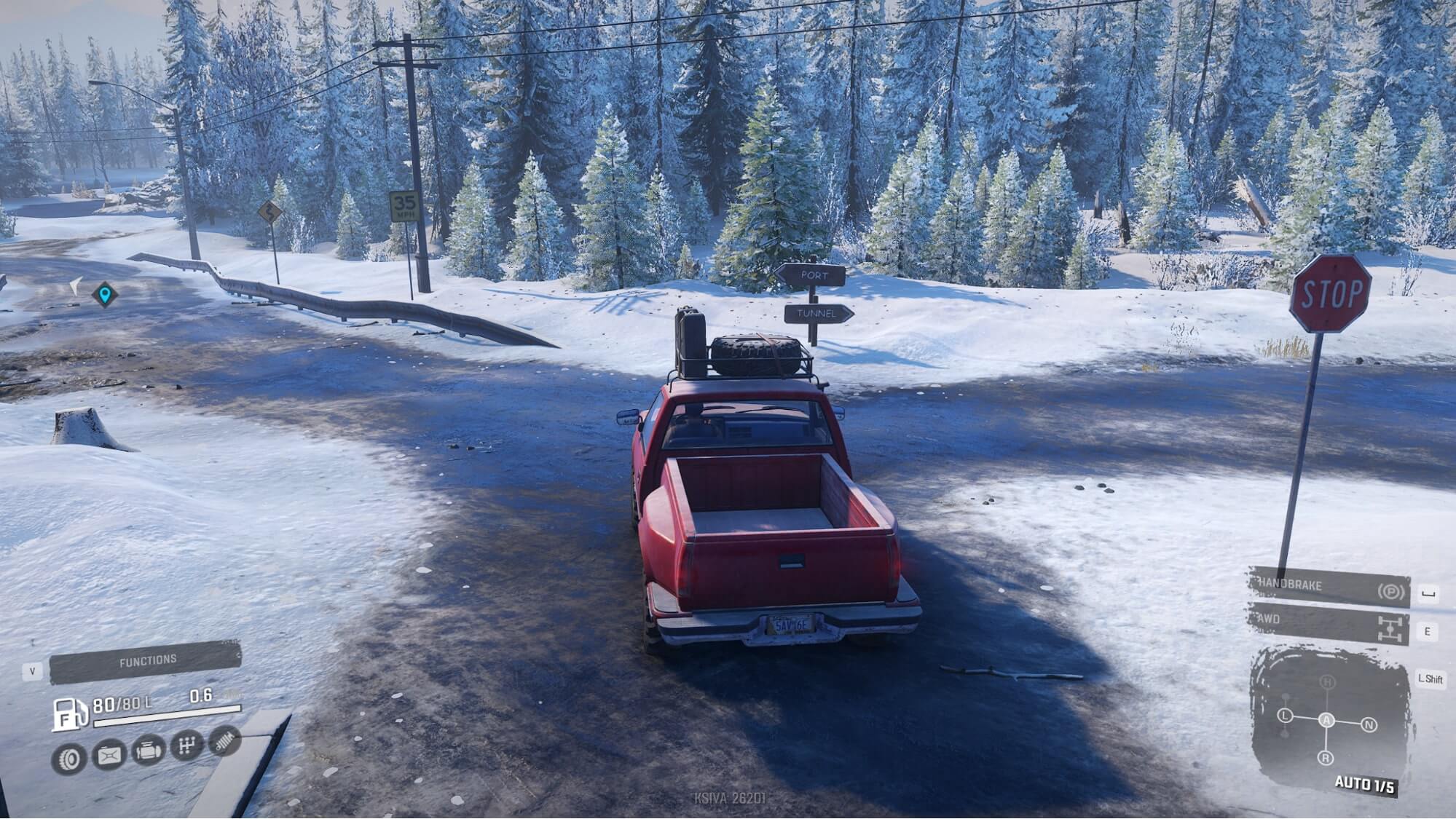
Task: Click the blue waypoint map marker
Action: coord(106,294)
